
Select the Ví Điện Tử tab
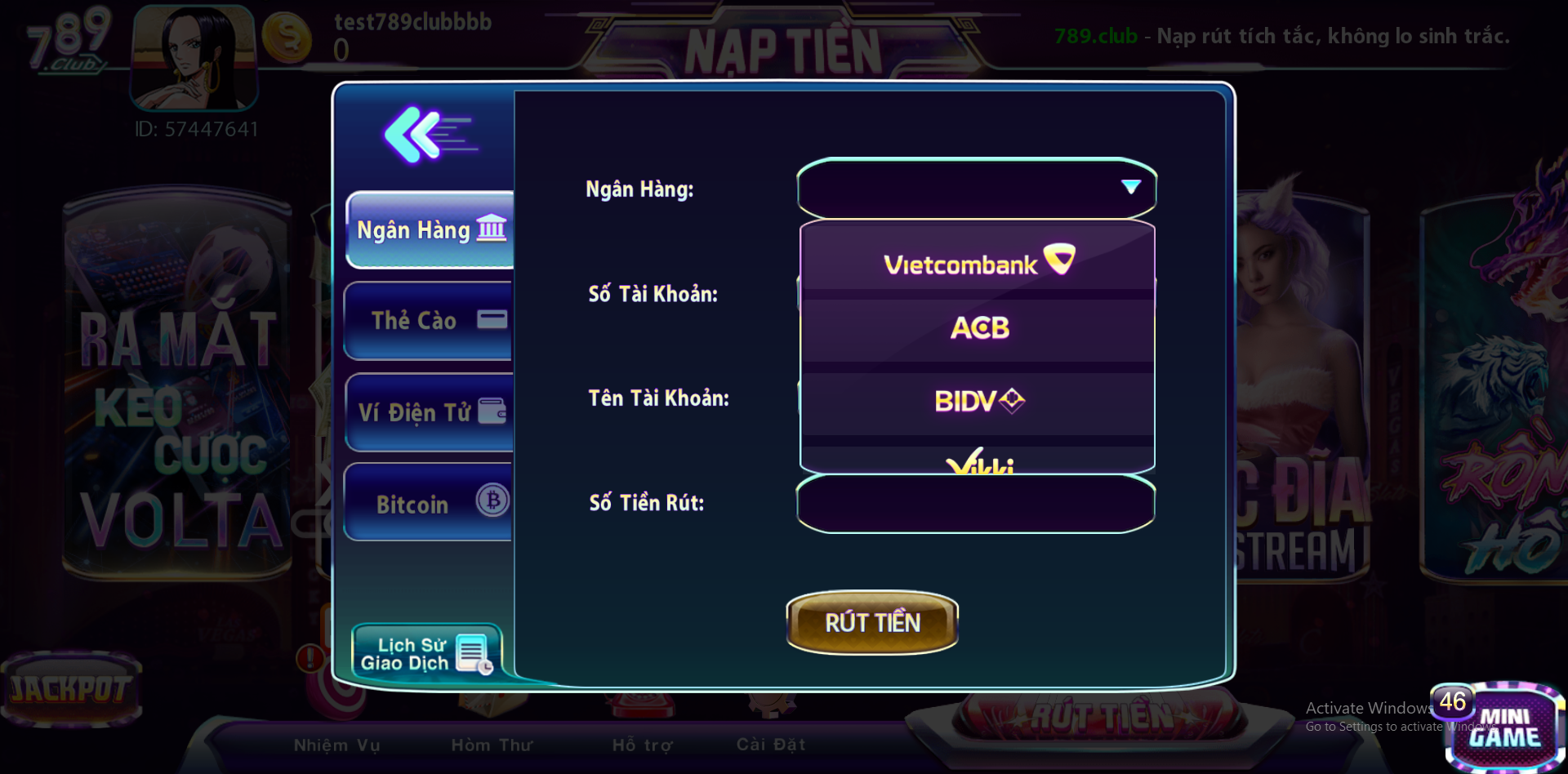430,412
